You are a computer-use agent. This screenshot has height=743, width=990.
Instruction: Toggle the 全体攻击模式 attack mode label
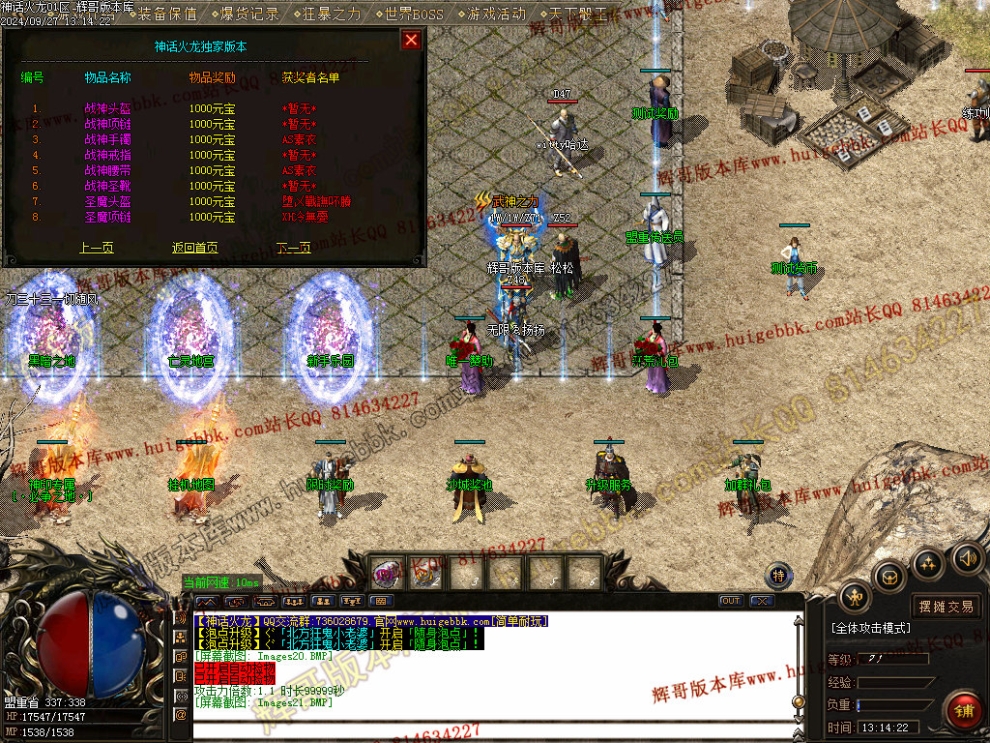click(x=870, y=628)
